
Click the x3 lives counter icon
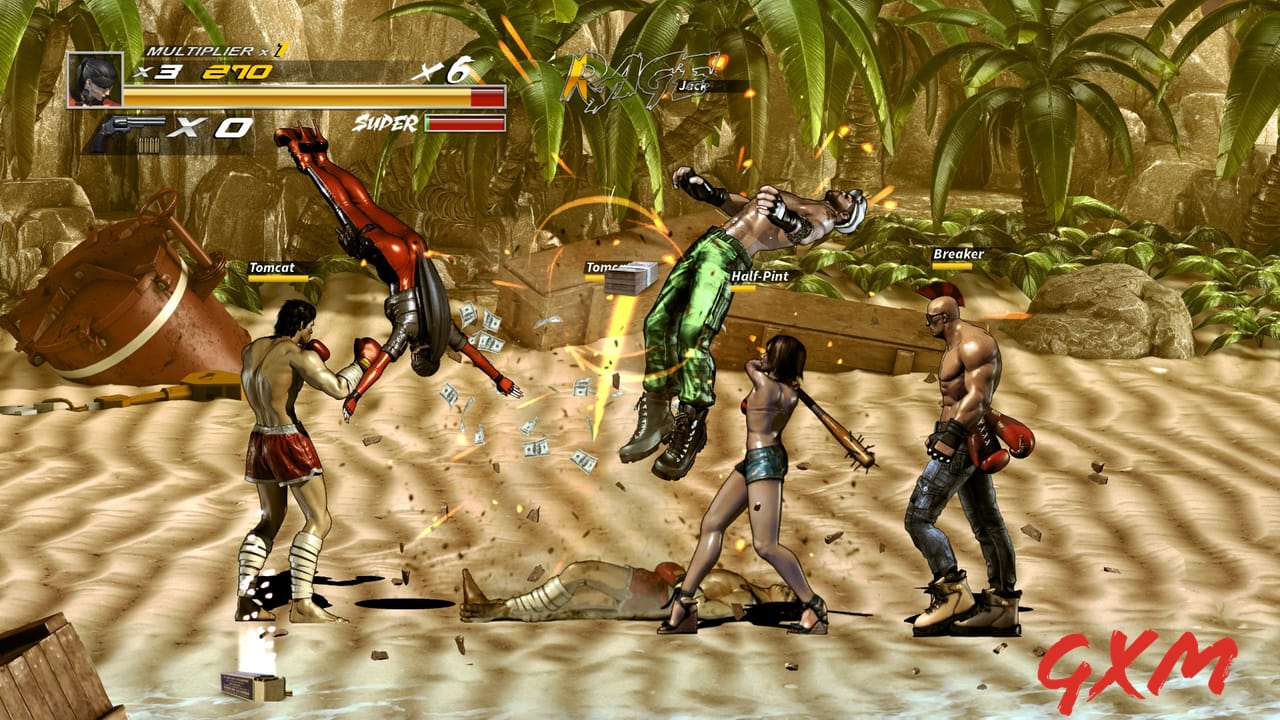(x=162, y=73)
